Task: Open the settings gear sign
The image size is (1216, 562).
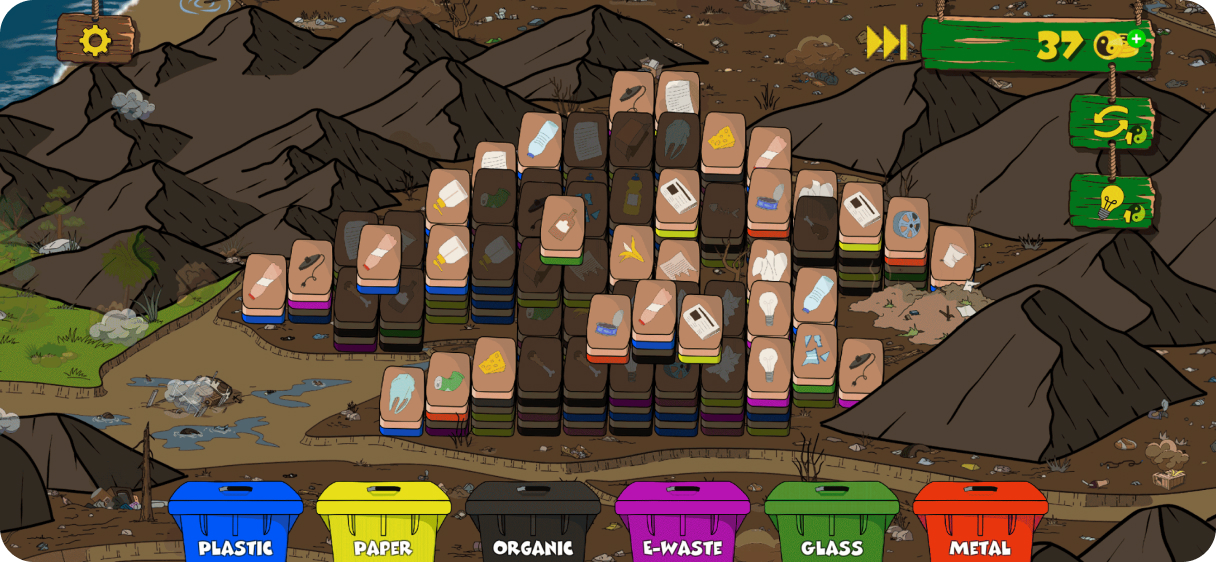Action: coord(95,40)
